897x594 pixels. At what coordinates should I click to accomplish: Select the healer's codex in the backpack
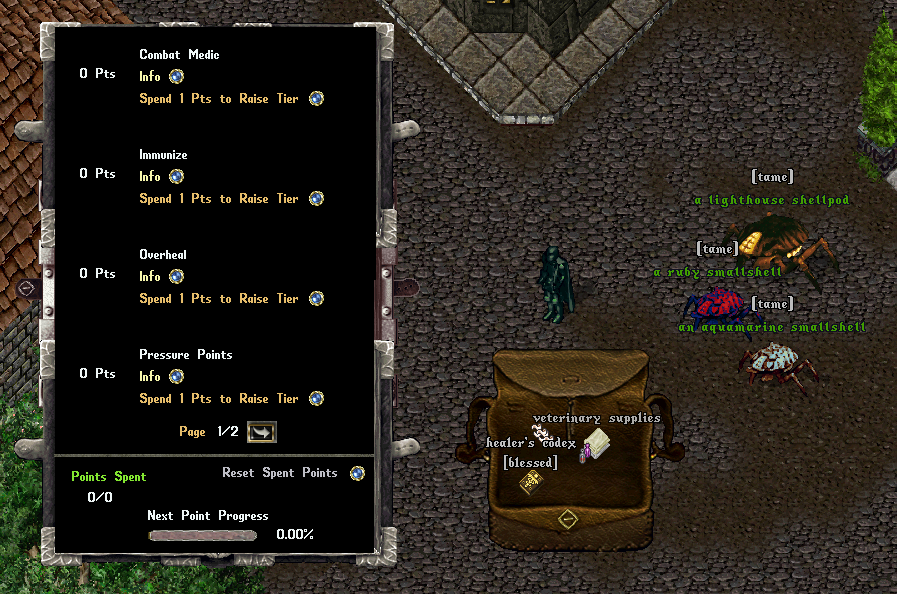(530, 483)
